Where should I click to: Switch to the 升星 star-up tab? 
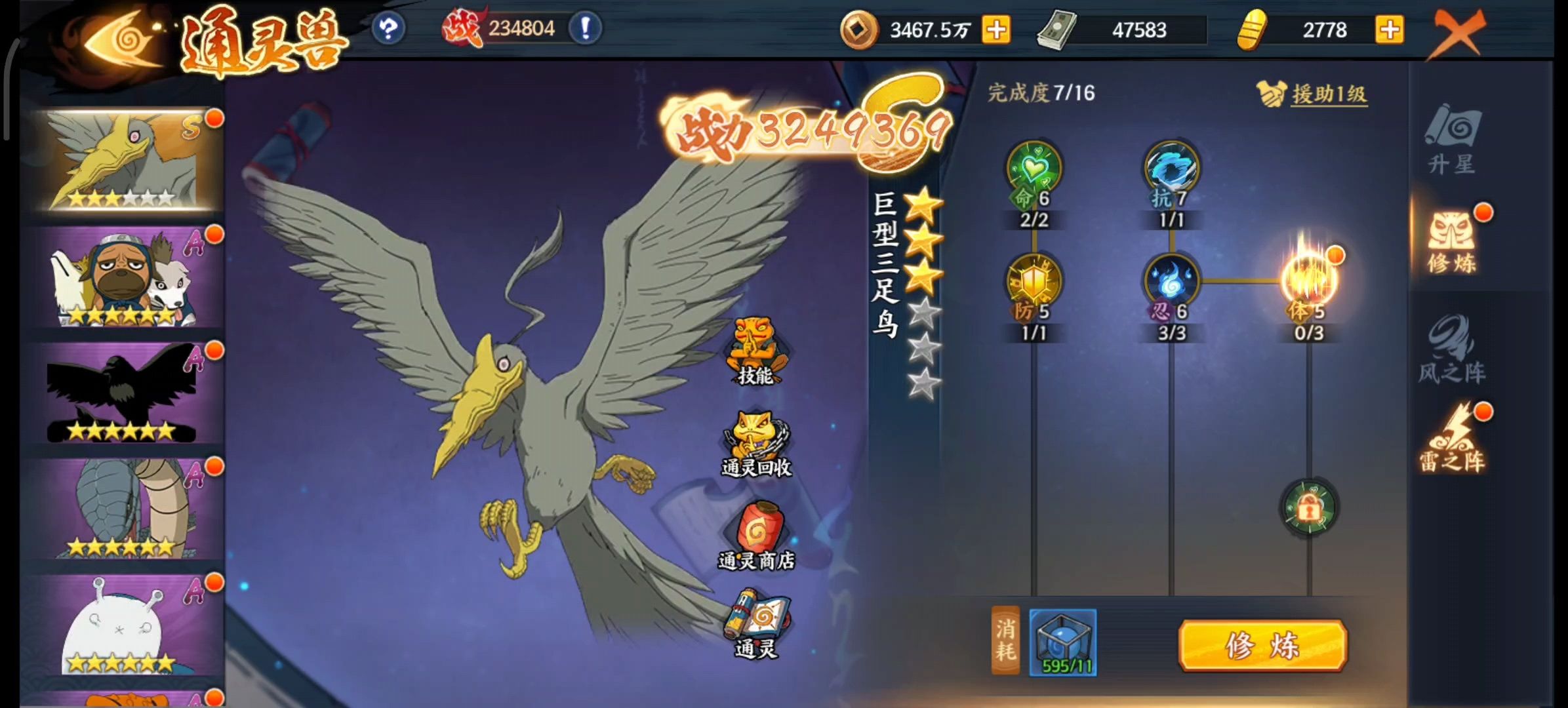coord(1451,139)
